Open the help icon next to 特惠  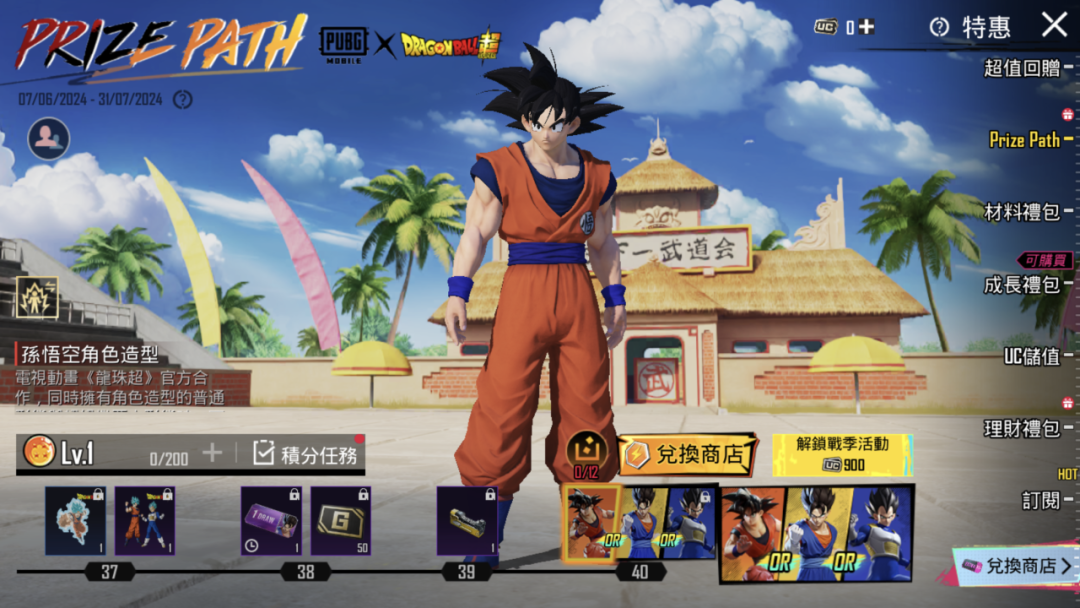click(x=939, y=27)
